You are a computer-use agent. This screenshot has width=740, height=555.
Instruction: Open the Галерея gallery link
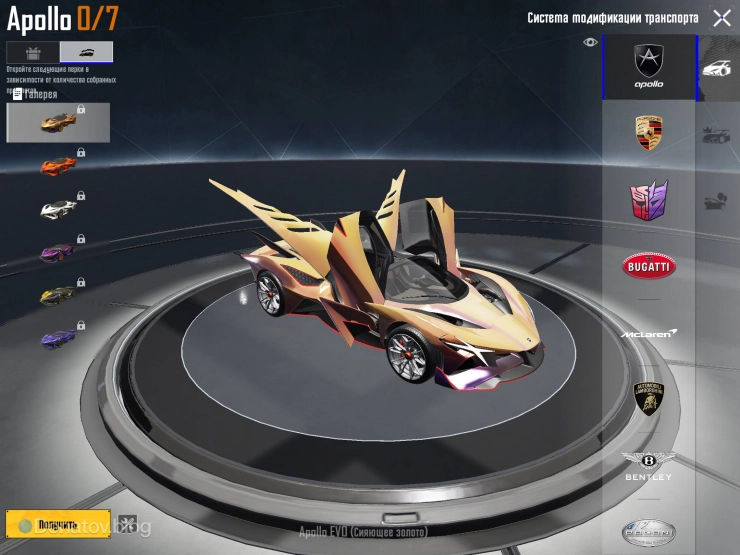click(34, 95)
